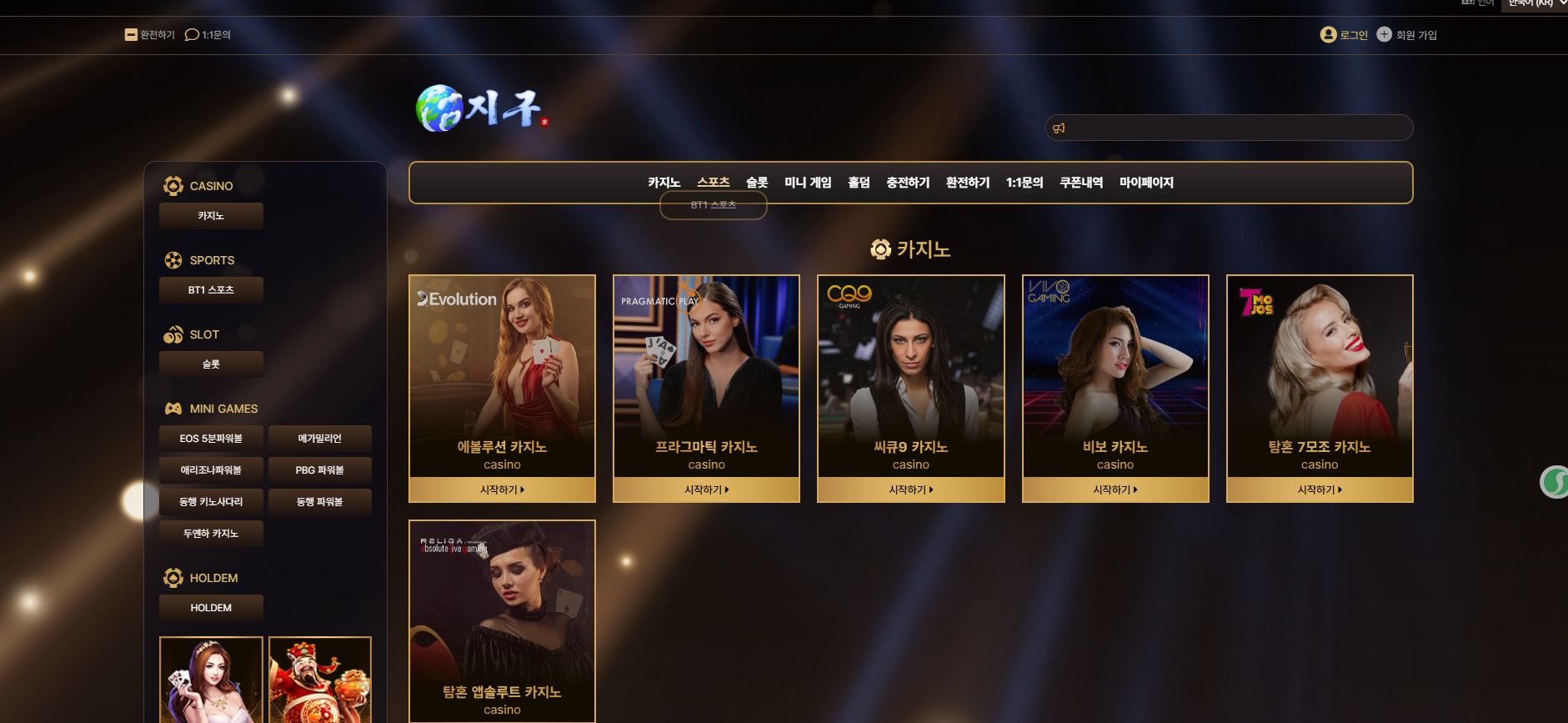Select EOS 5분파워볼 in the mini games
The width and height of the screenshot is (1568, 723).
(x=211, y=439)
